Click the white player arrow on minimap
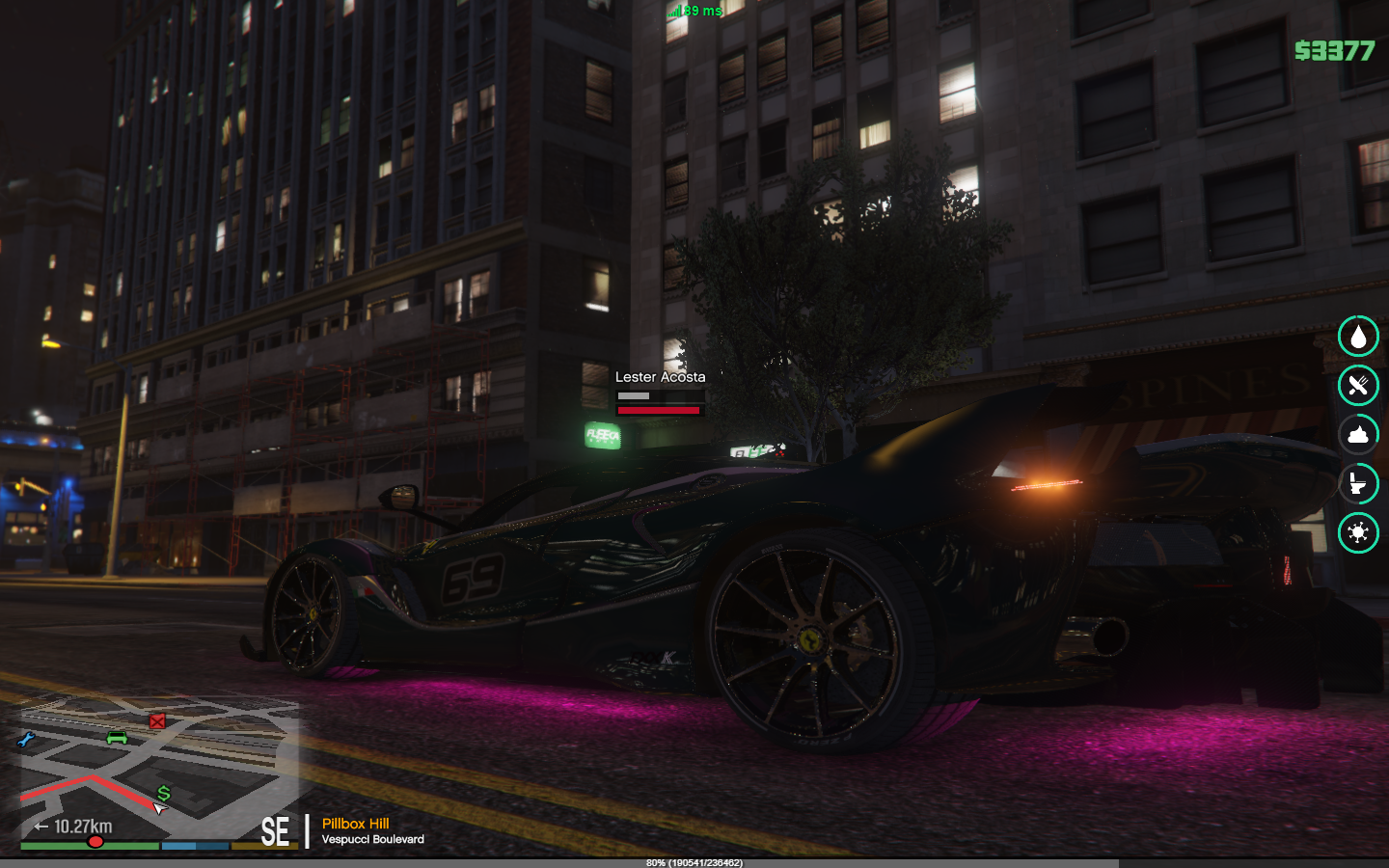This screenshot has height=868, width=1389. click(x=159, y=808)
